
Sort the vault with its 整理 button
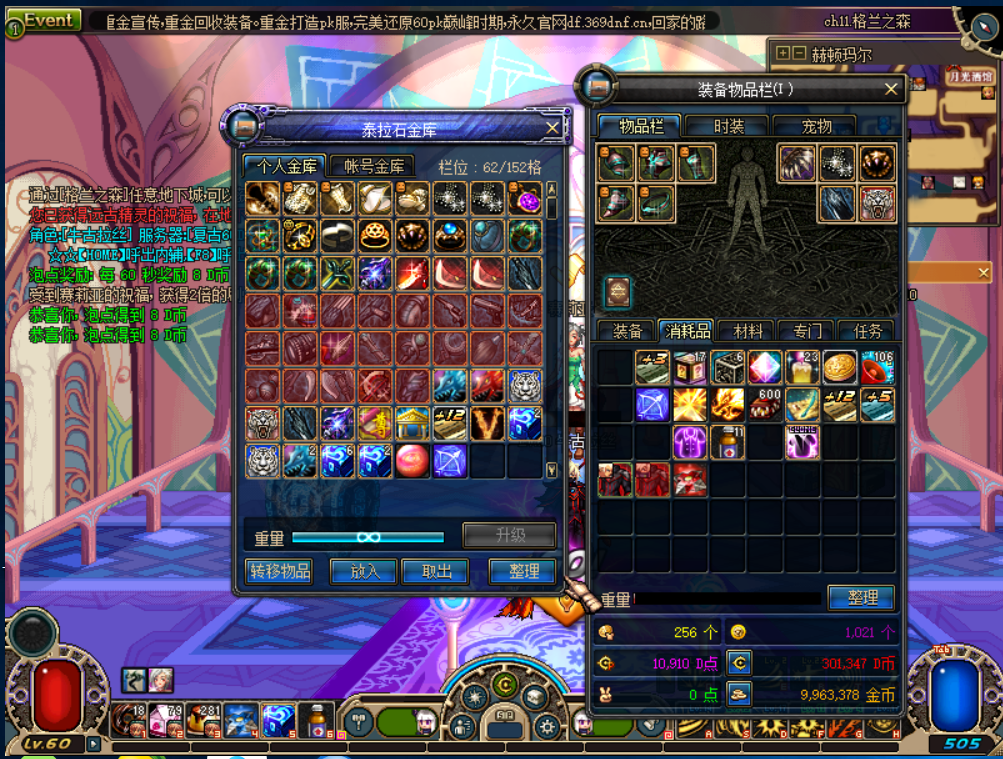point(523,571)
